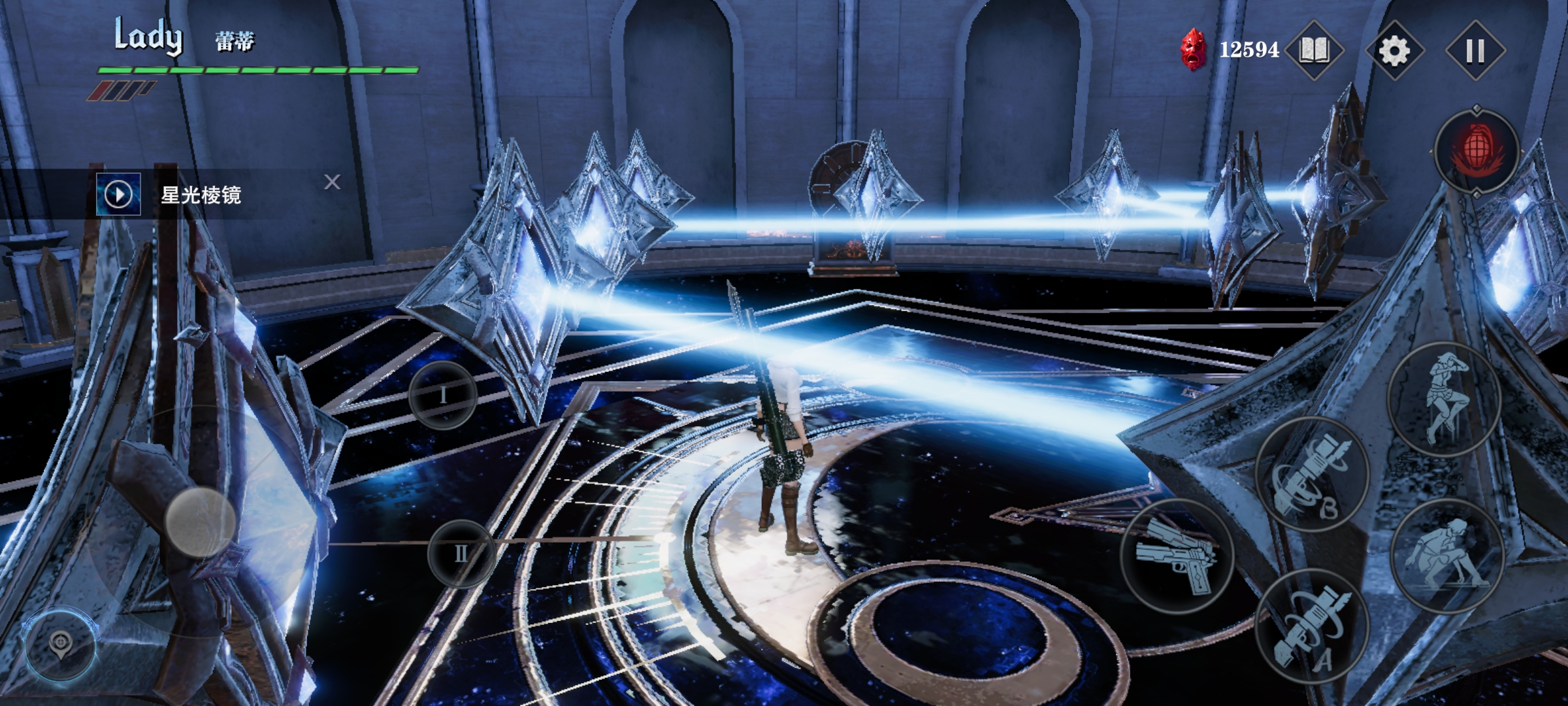
Task: Tap the dodge roll action button
Action: click(1447, 555)
